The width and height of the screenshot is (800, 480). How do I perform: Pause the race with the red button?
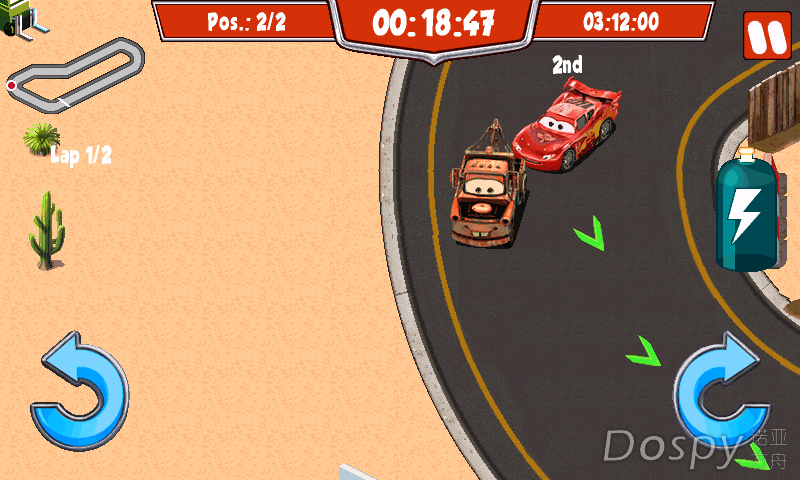[766, 36]
